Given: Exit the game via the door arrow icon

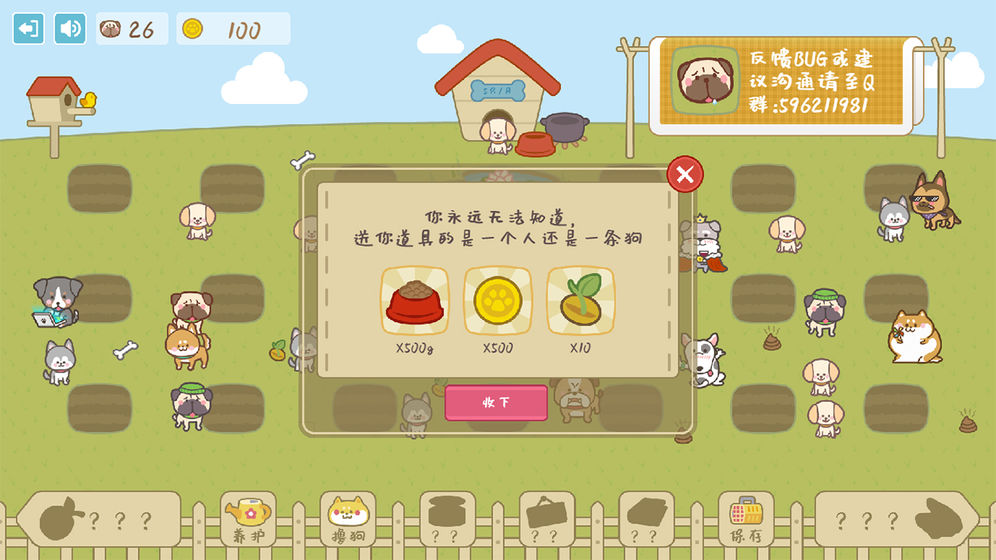Looking at the screenshot, I should [x=28, y=28].
